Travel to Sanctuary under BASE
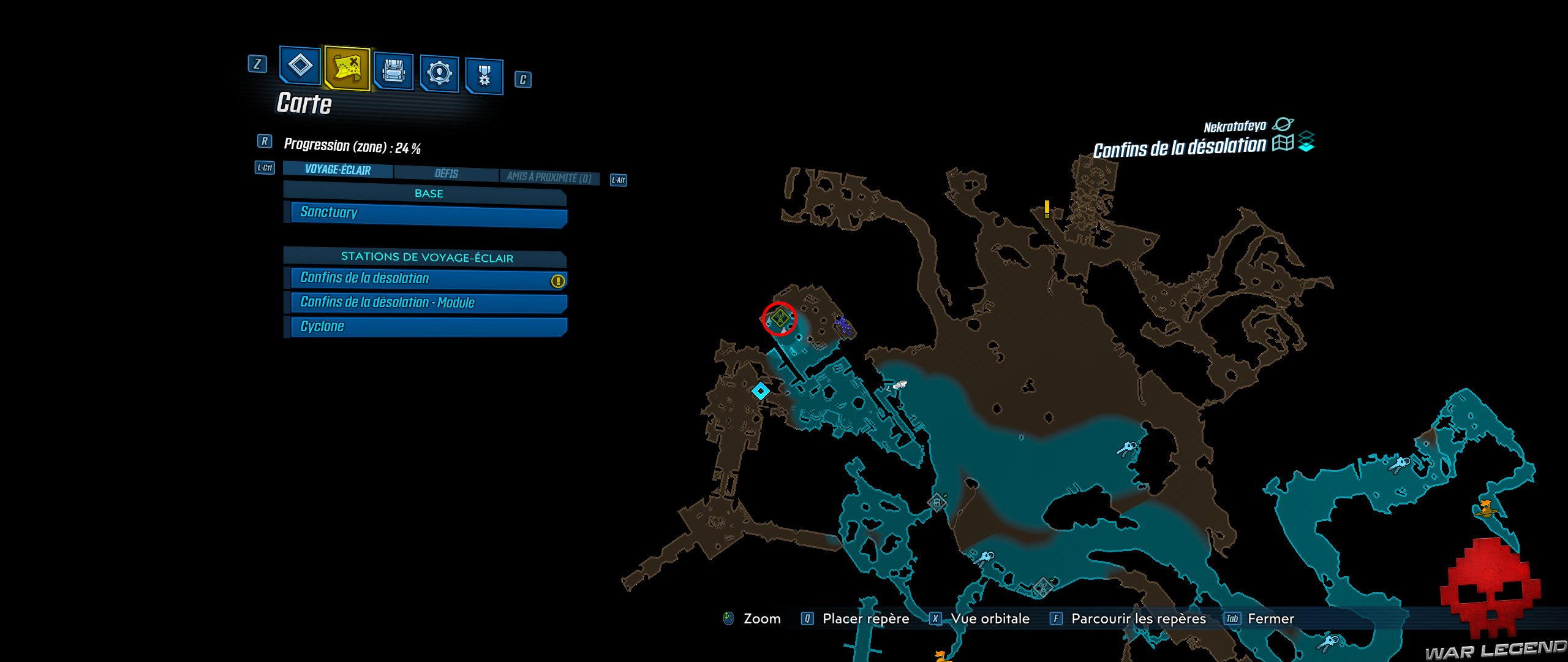Screen dimensions: 1568x662 pyautogui.click(x=423, y=213)
